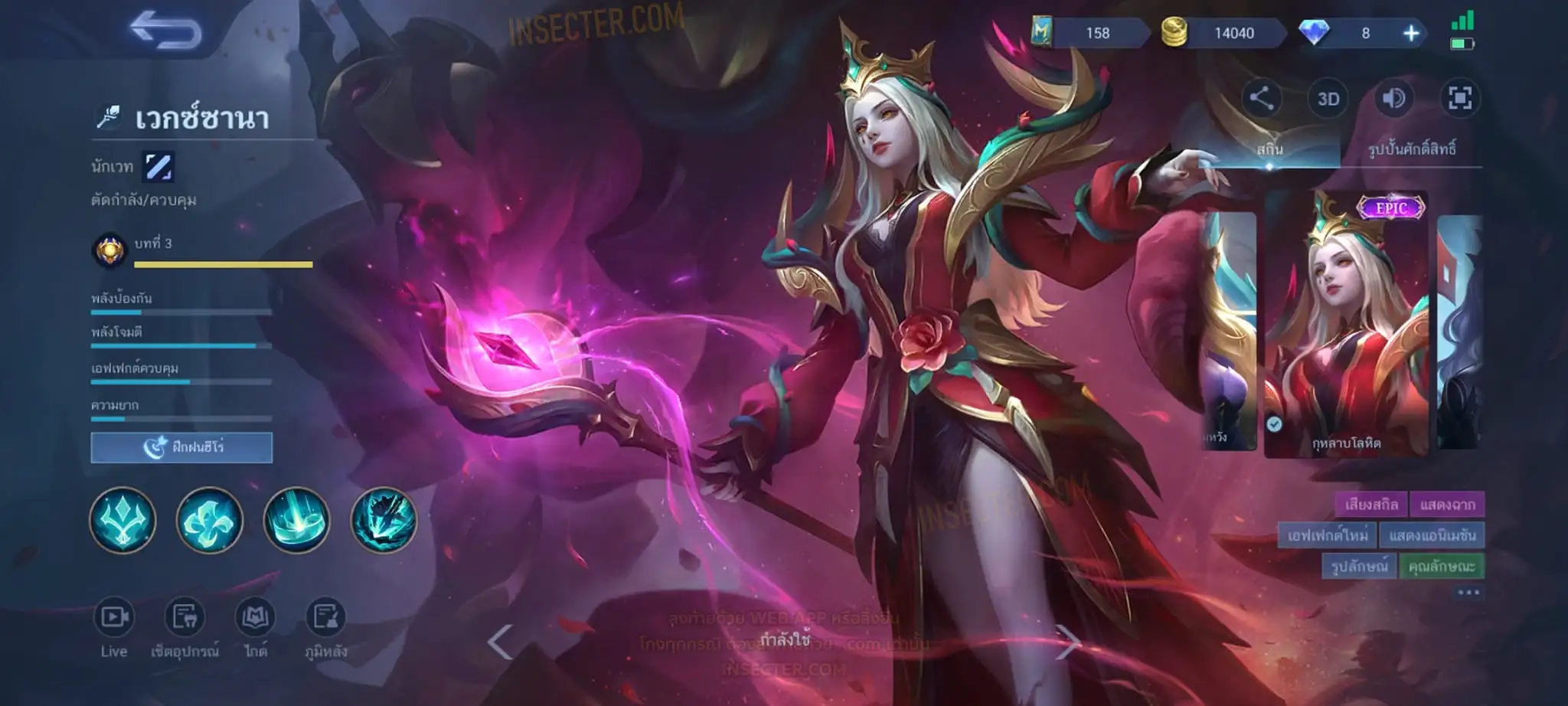Show the next skin with right arrow
This screenshot has height=706, width=1568.
1067,642
